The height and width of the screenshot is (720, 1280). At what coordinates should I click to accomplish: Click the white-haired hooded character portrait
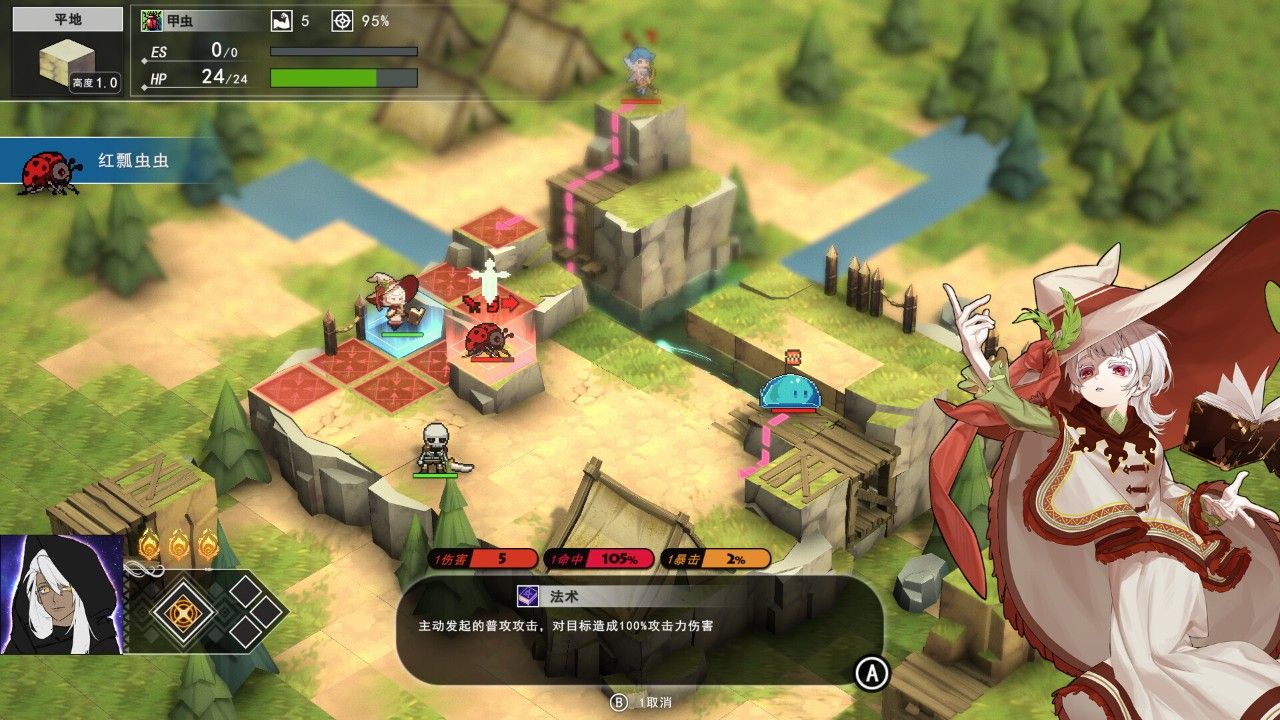(61, 595)
